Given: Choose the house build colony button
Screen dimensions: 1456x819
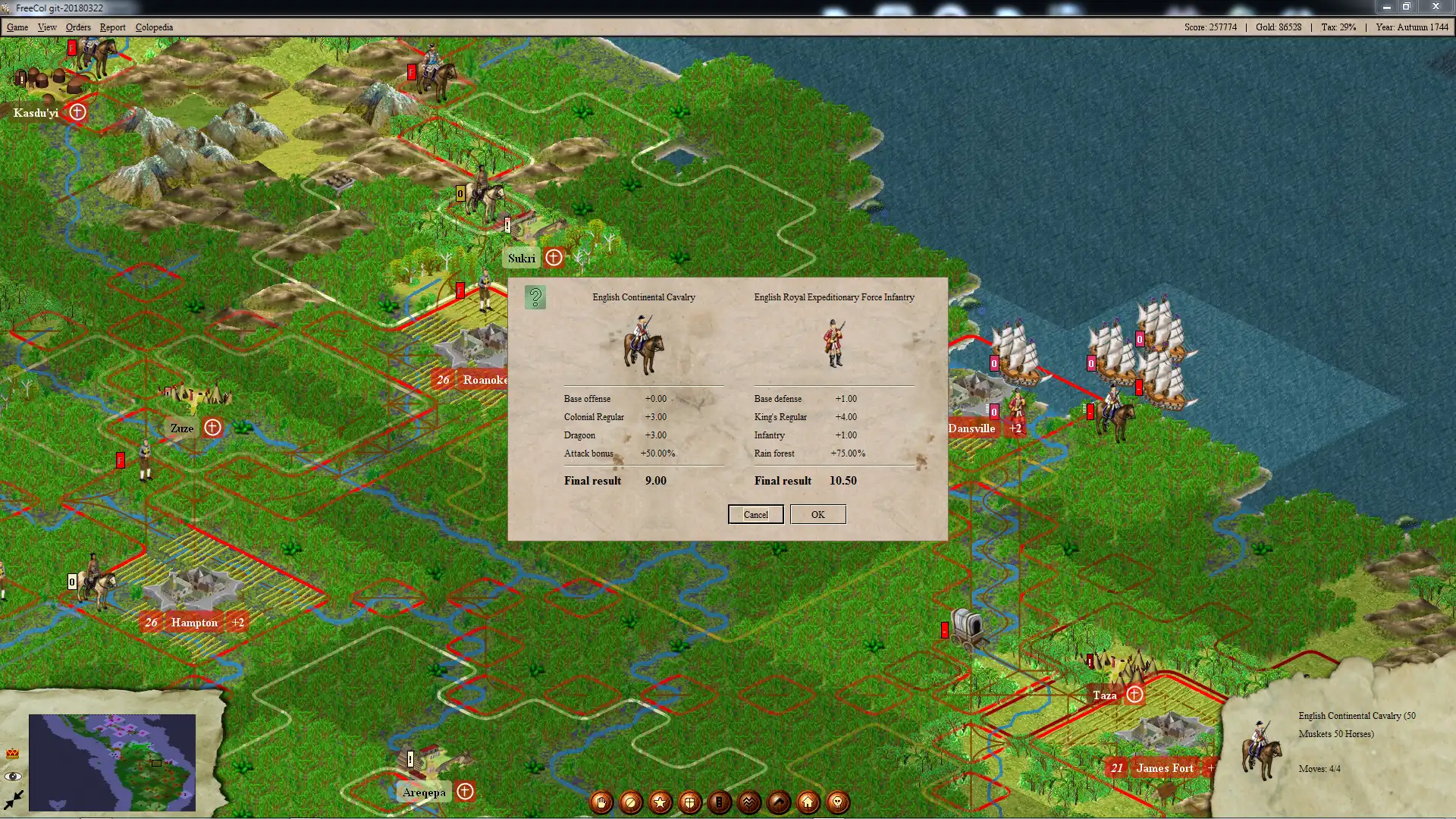Looking at the screenshot, I should tap(808, 802).
